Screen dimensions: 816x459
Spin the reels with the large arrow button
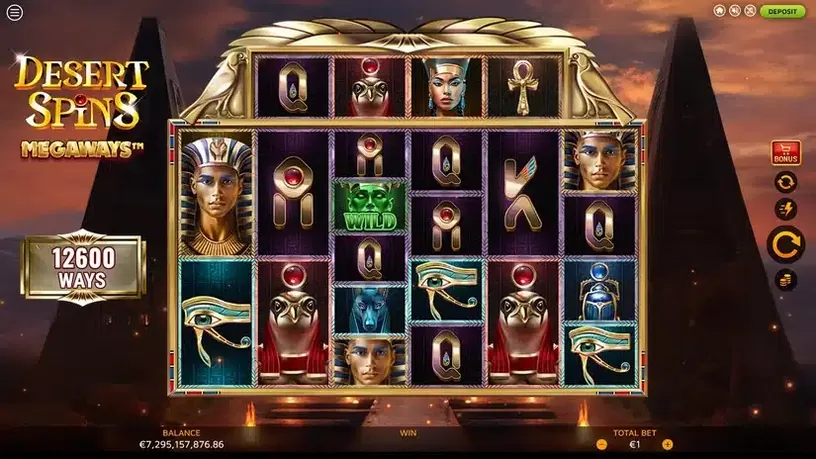[785, 243]
